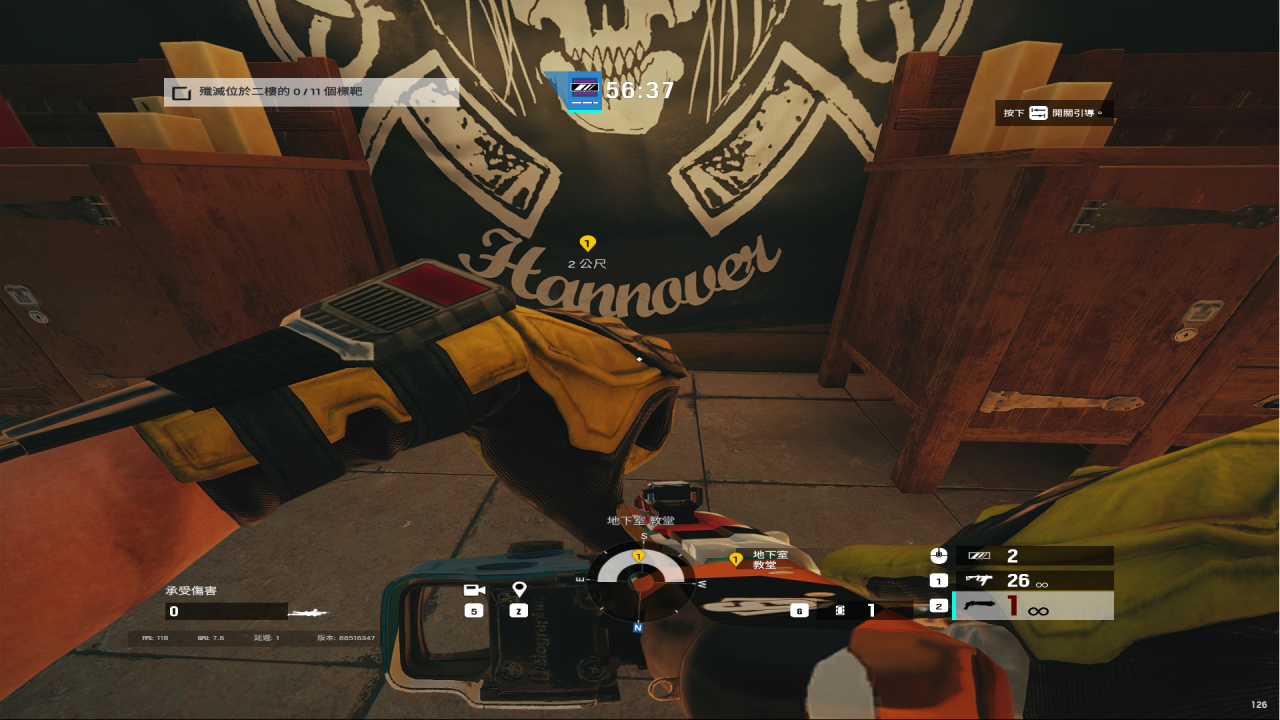Select the highlighted shotgun weapon slot
Image resolution: width=1280 pixels, height=720 pixels.
click(x=1033, y=606)
